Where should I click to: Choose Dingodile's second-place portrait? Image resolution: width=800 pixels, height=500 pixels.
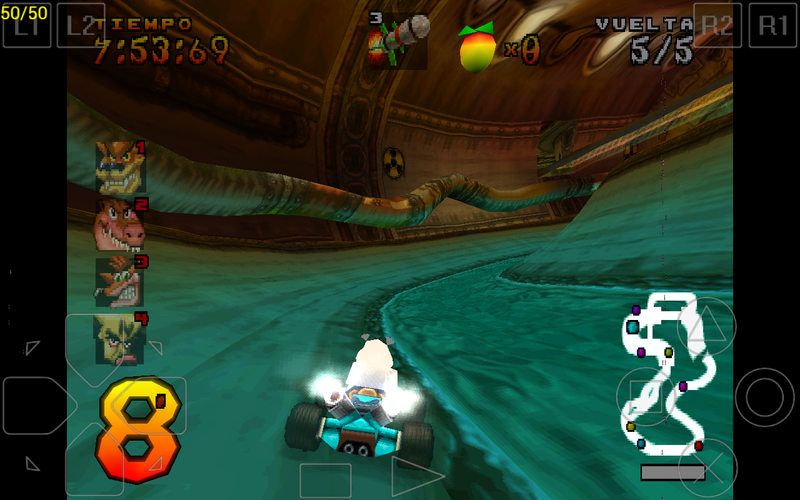tap(120, 224)
